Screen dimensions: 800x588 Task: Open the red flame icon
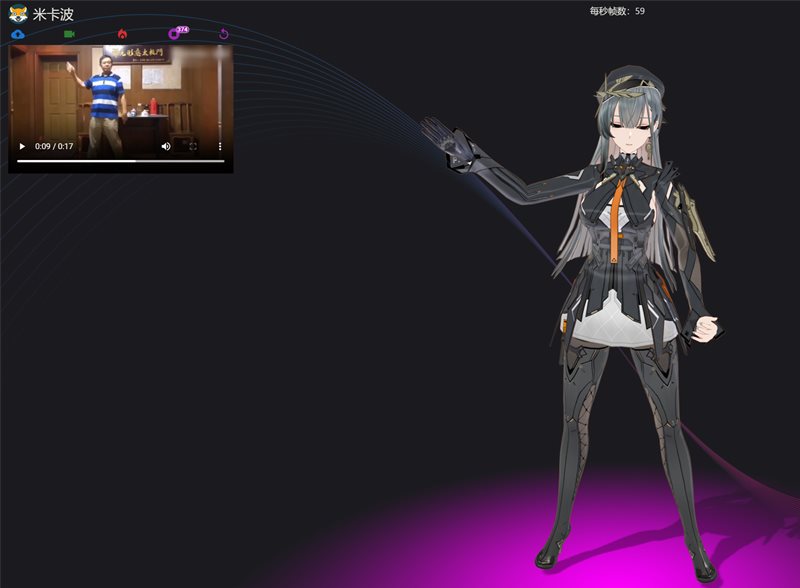pos(122,34)
